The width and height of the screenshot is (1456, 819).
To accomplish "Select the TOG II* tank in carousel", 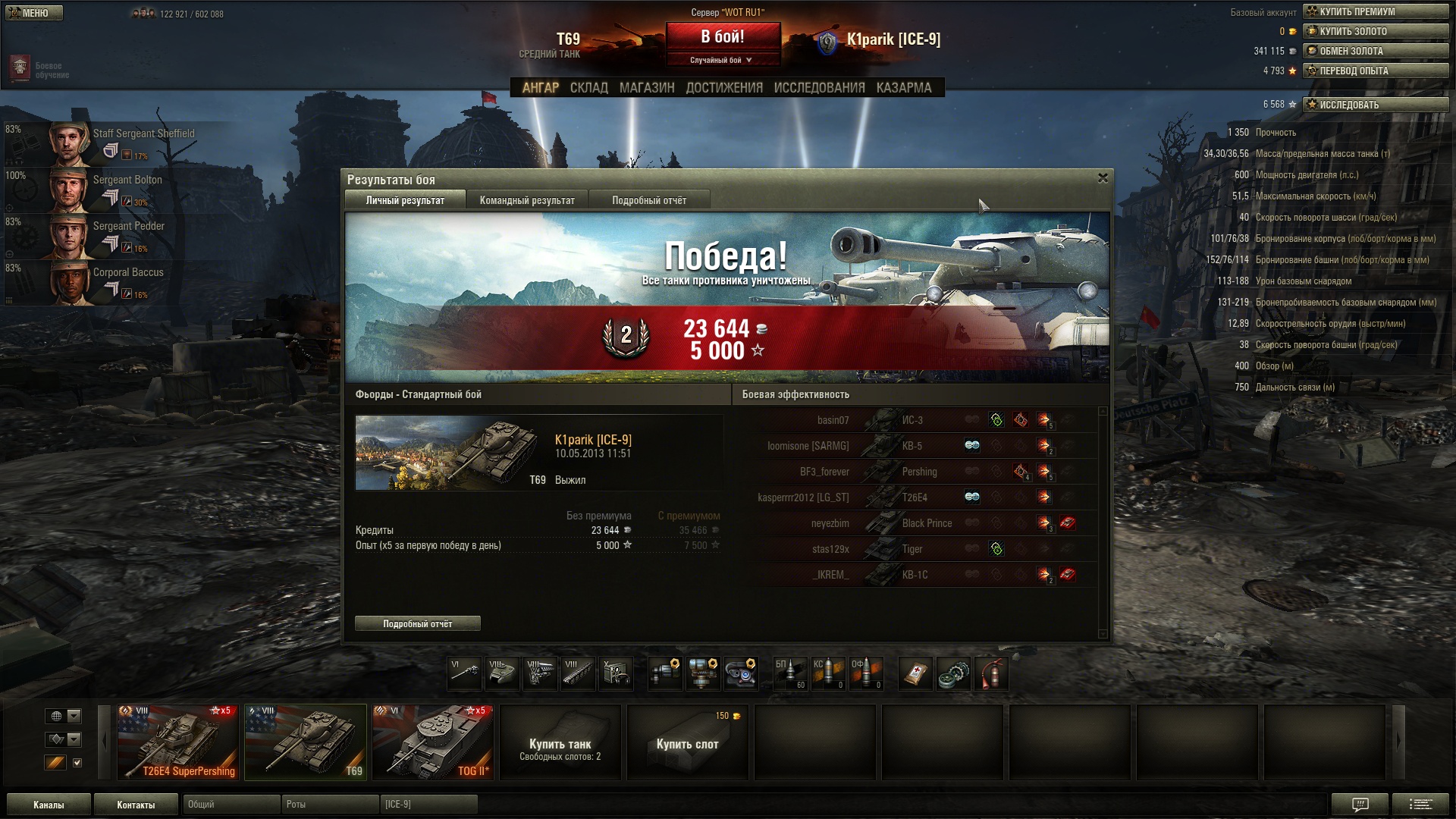I will click(433, 742).
